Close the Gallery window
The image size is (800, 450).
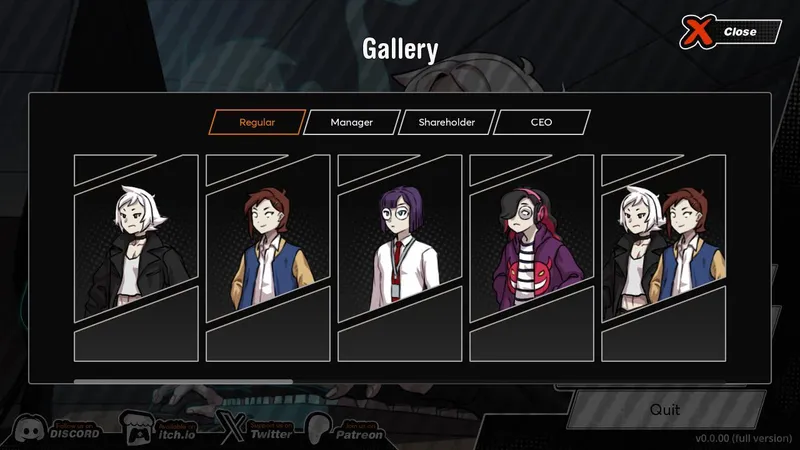730,32
